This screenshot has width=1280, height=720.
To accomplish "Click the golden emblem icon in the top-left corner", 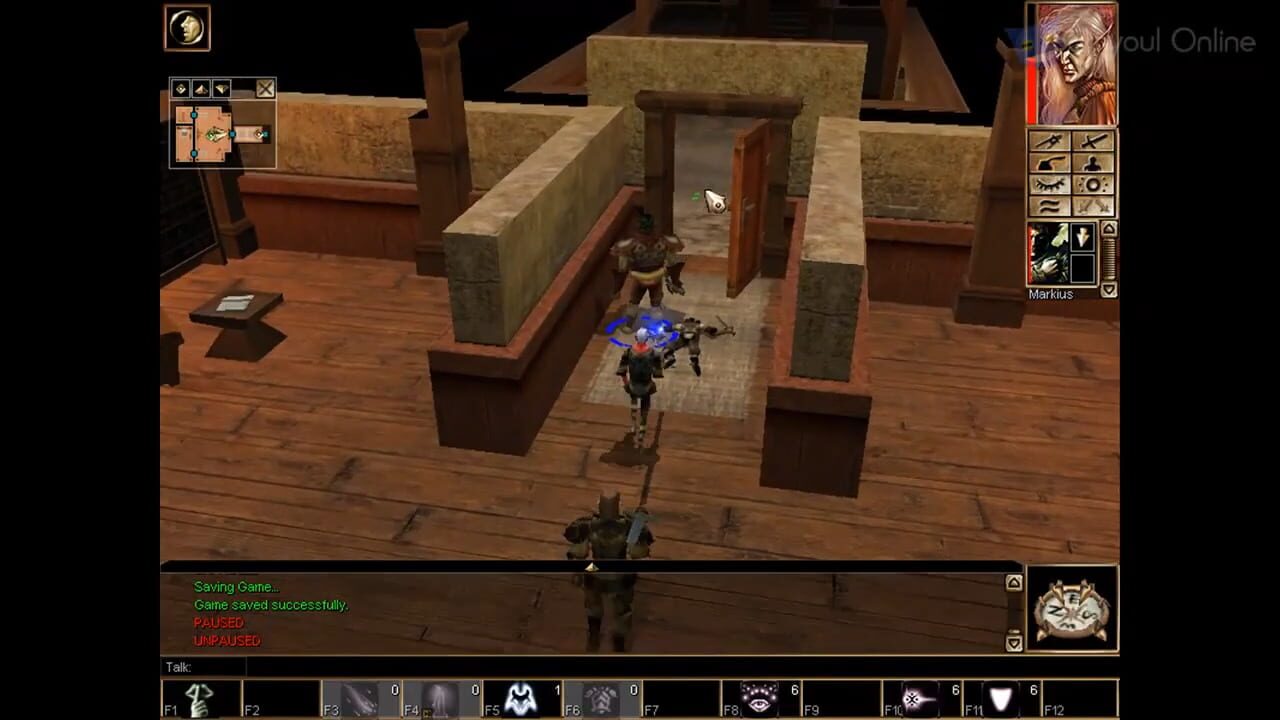I will click(x=186, y=28).
